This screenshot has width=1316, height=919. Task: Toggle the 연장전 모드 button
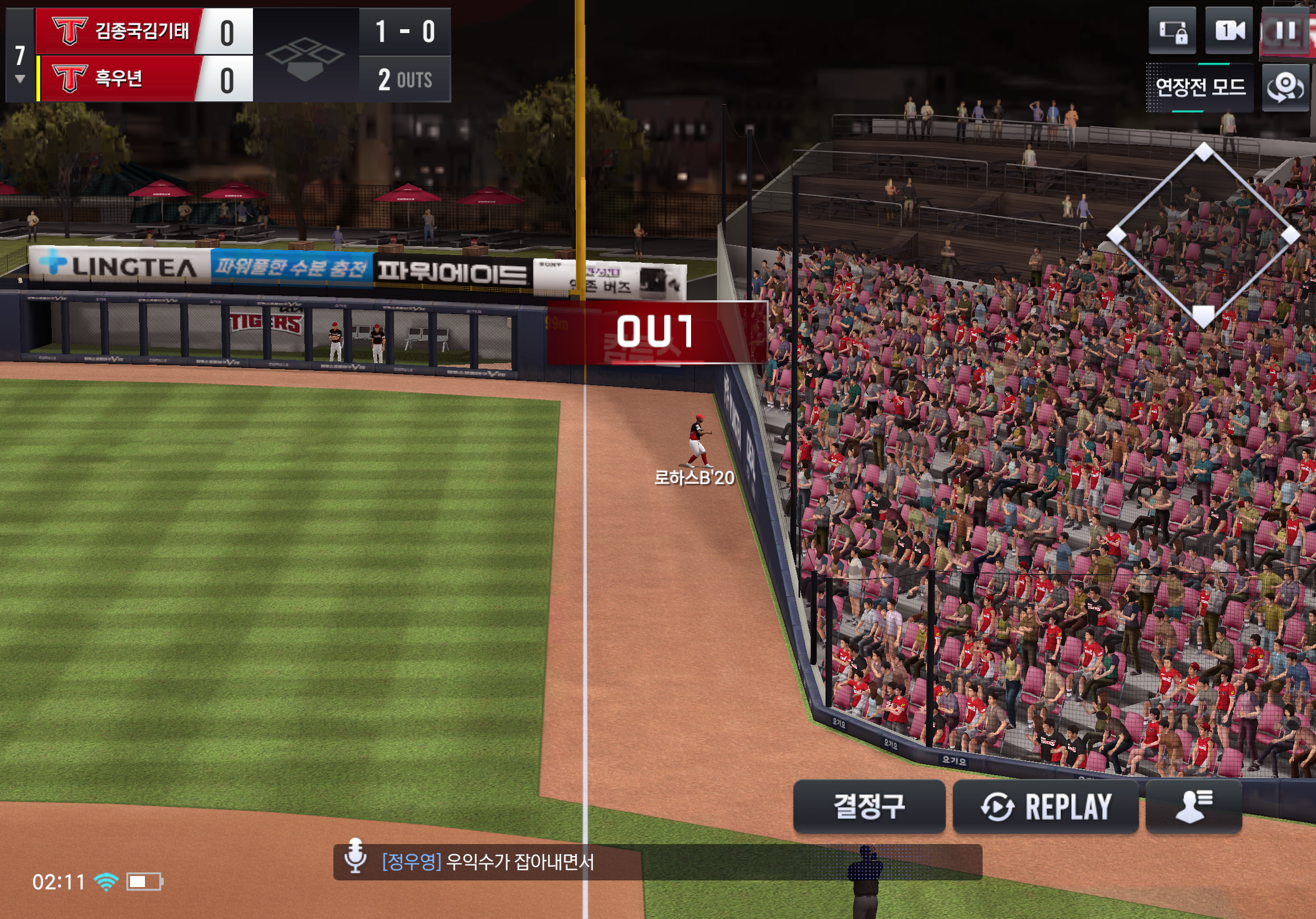coord(1200,88)
